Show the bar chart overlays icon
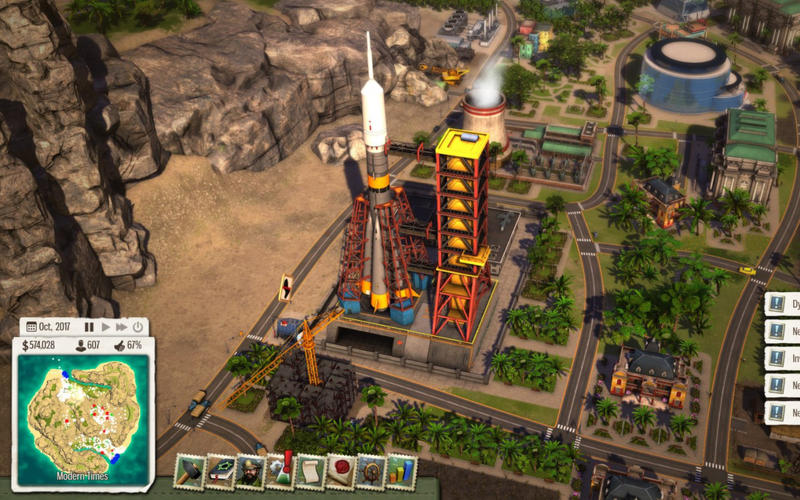800x500 pixels. [401, 471]
